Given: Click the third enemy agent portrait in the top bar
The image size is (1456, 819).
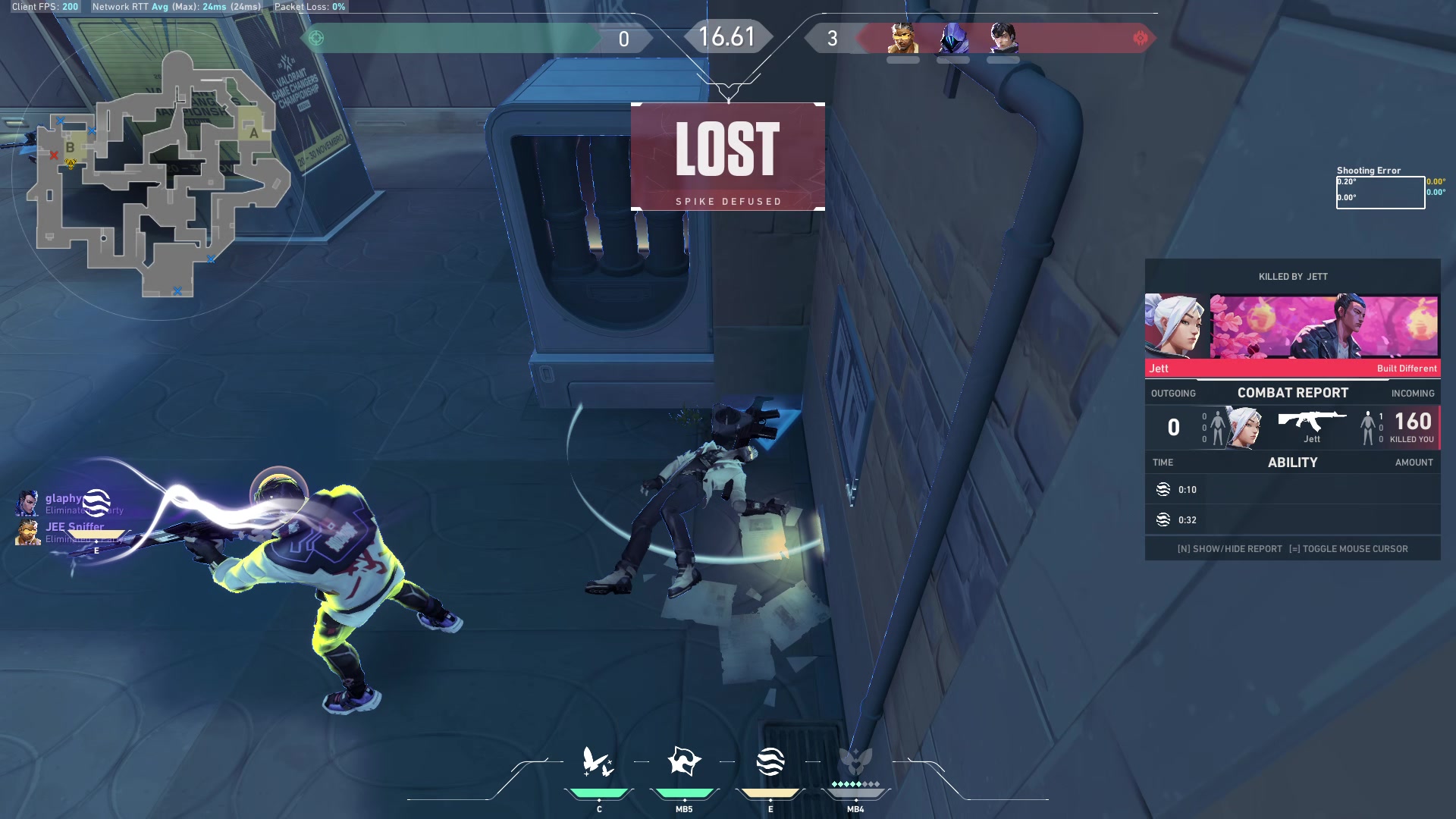Looking at the screenshot, I should [x=1003, y=38].
